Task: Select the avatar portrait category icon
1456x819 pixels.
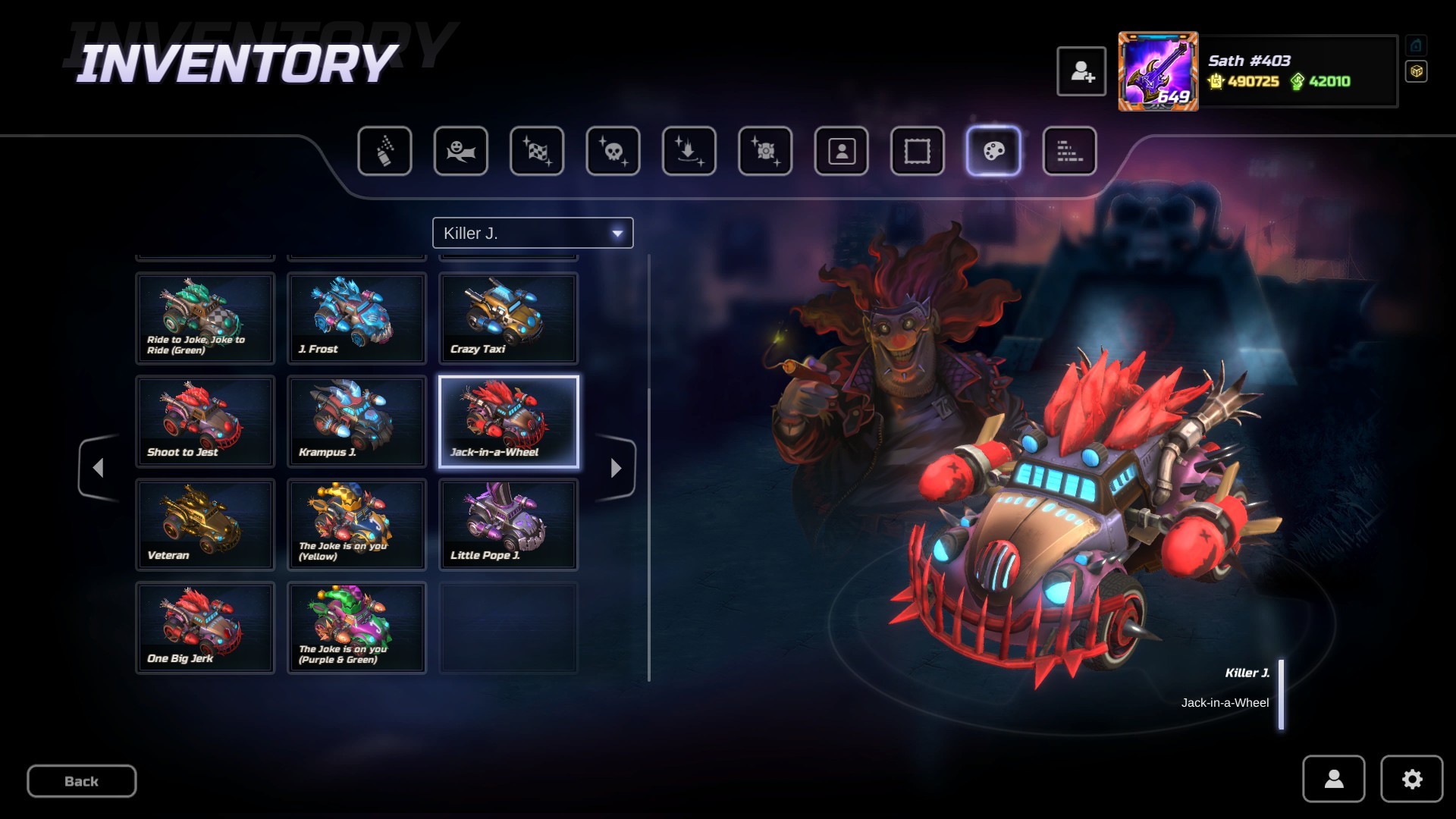Action: coord(841,151)
